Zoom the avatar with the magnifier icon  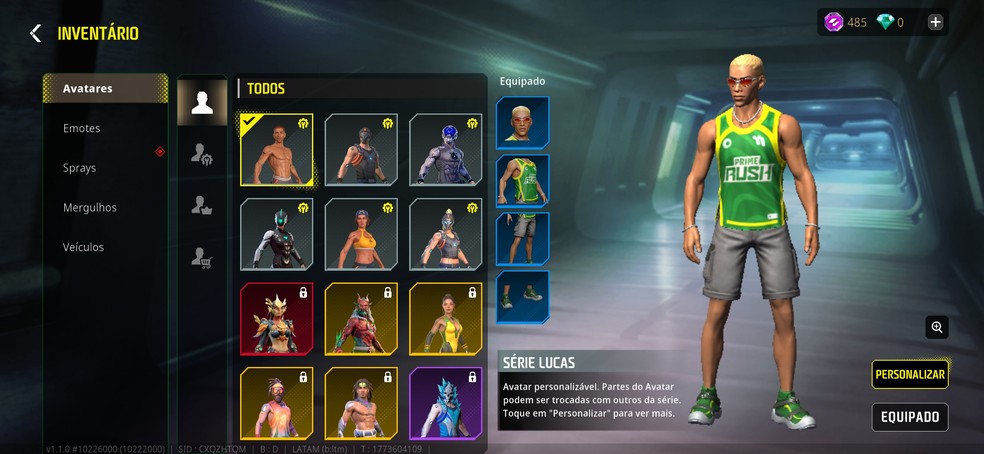click(936, 327)
